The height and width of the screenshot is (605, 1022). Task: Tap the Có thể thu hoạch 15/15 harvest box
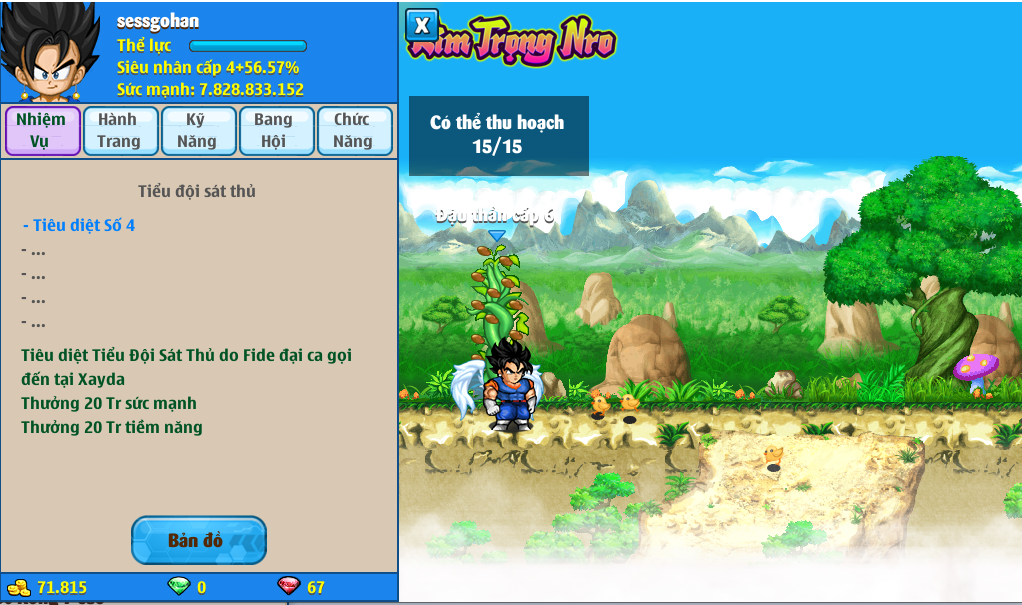click(498, 136)
